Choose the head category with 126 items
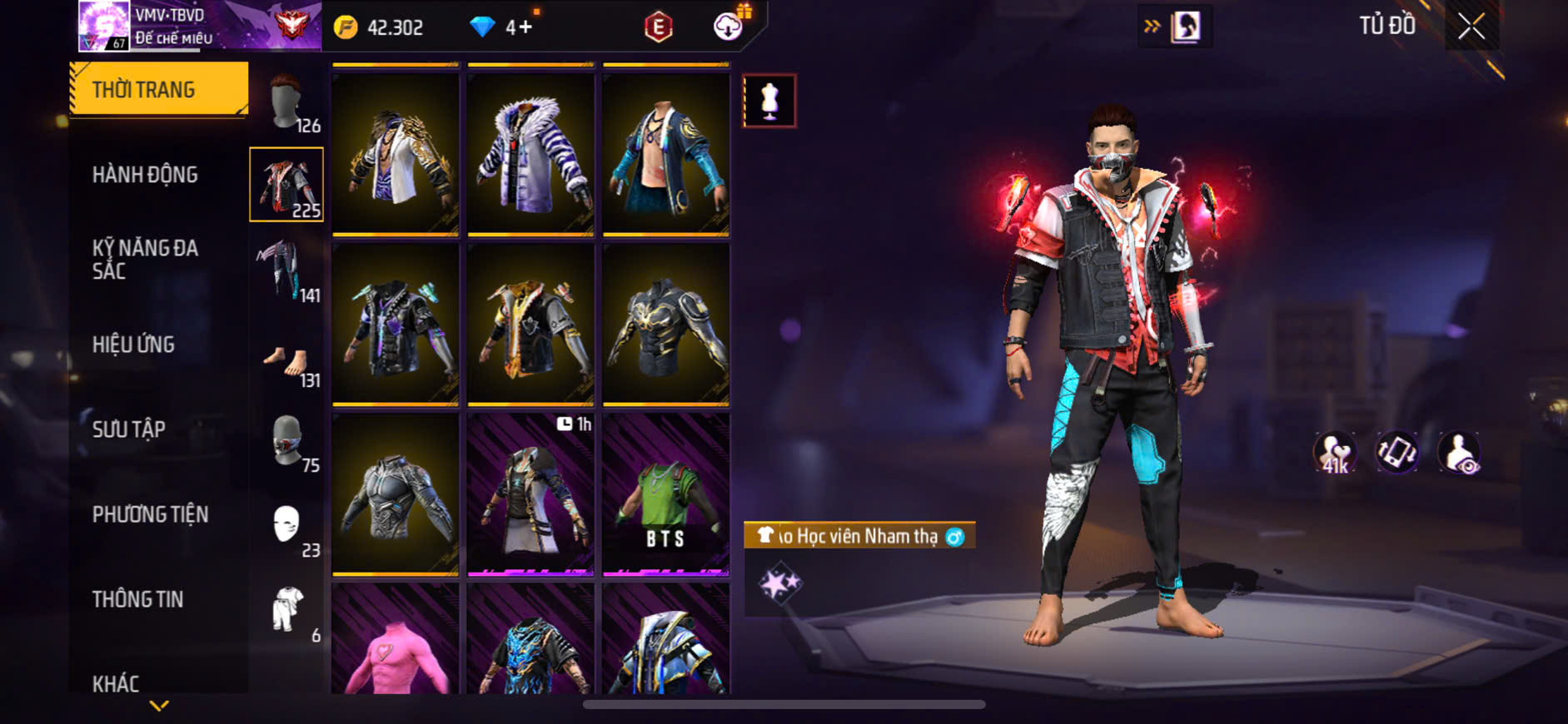The image size is (1568, 724). pyautogui.click(x=287, y=102)
